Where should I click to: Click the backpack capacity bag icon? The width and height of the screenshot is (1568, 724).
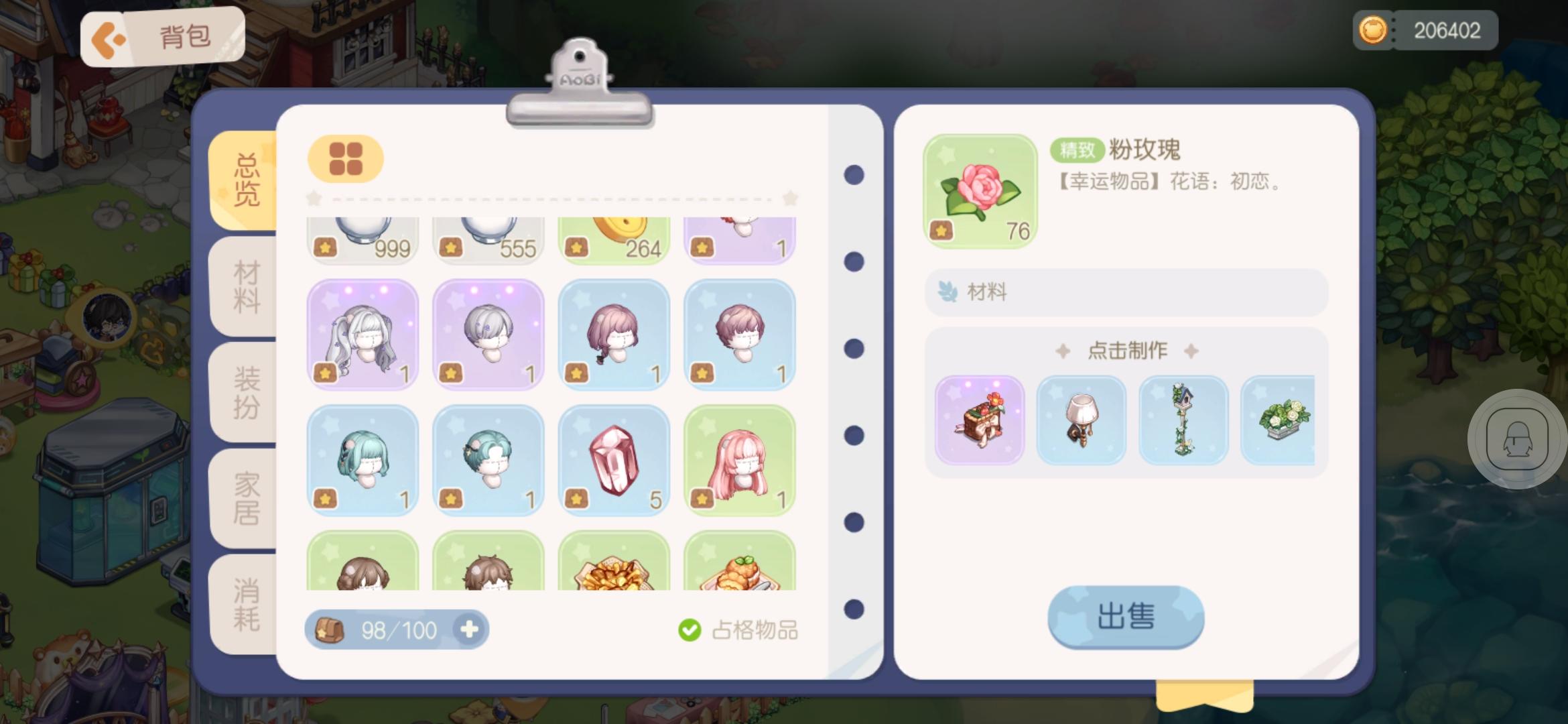point(330,629)
